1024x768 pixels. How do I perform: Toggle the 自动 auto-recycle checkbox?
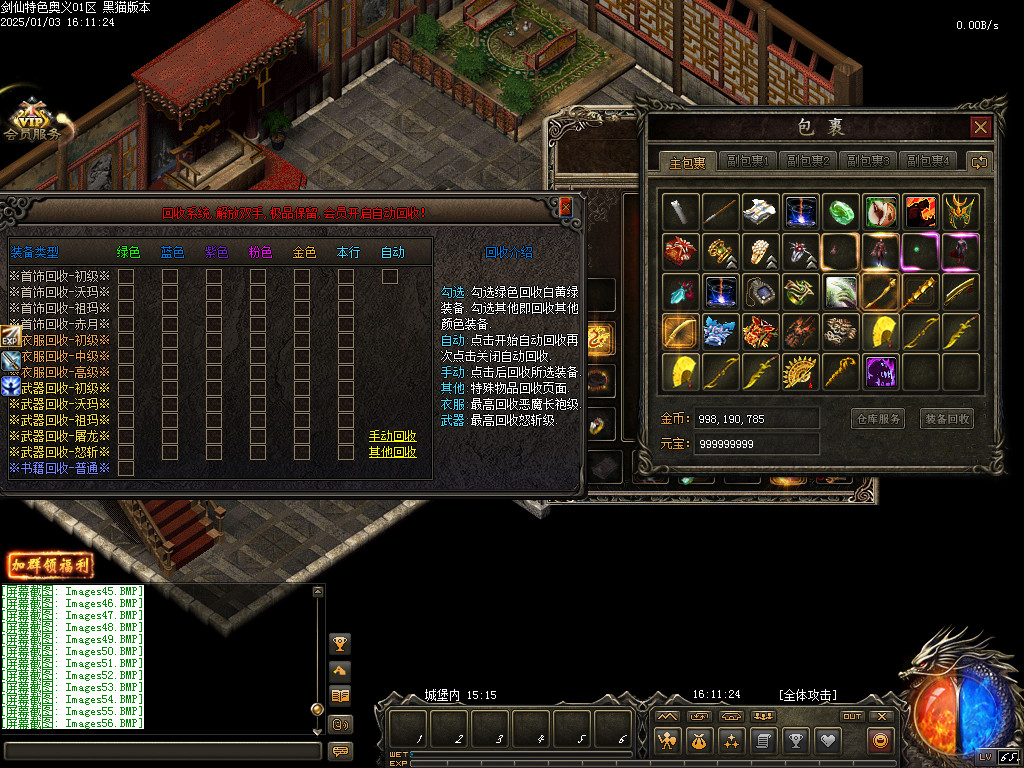[x=390, y=276]
